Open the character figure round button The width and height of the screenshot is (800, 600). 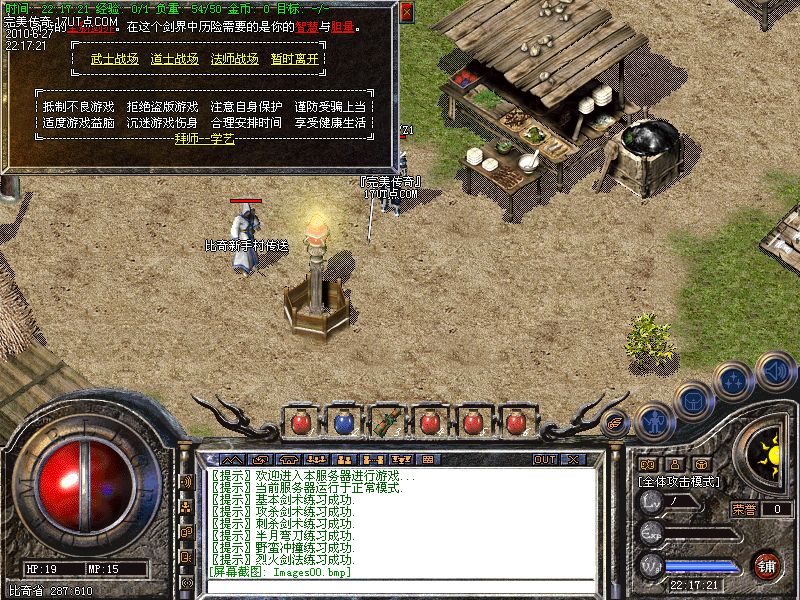[x=653, y=421]
